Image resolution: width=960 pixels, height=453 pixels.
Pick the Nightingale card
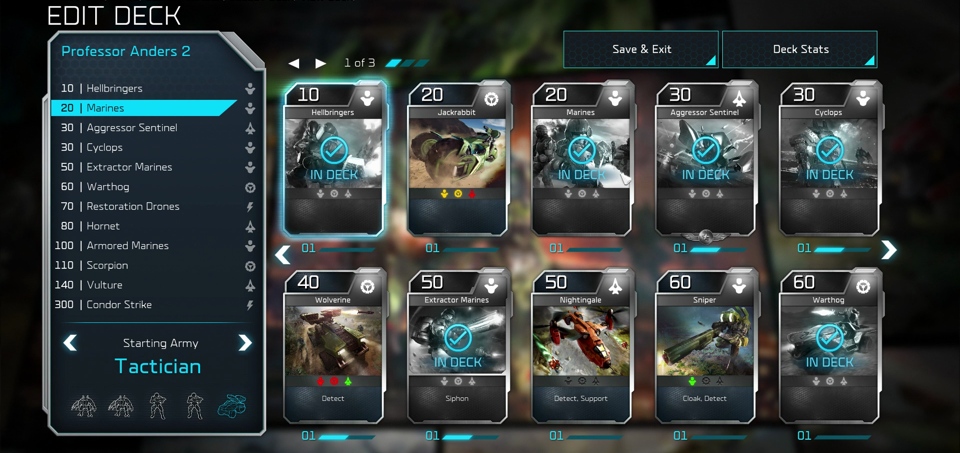[x=582, y=346]
